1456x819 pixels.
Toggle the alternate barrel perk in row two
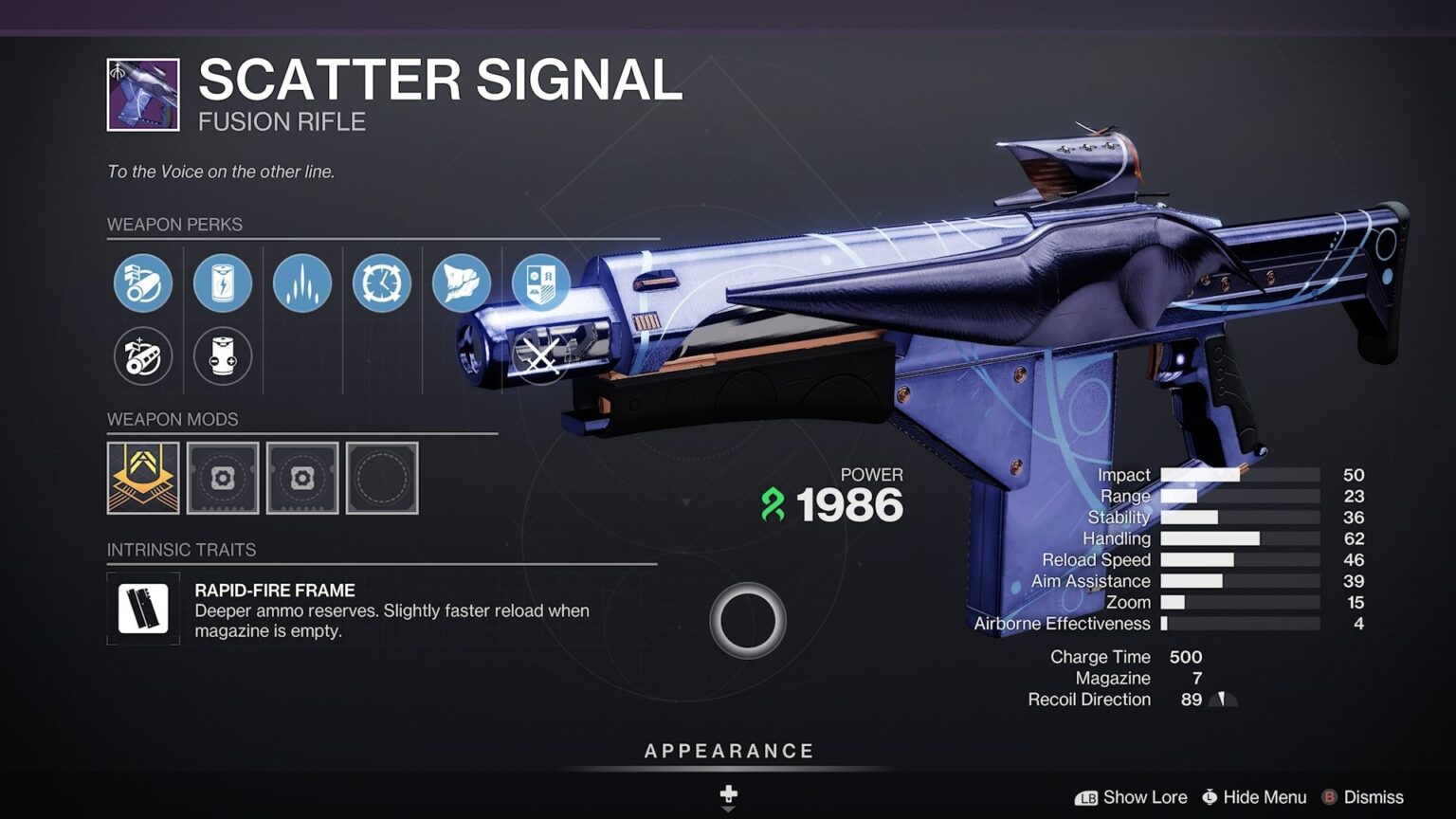(x=142, y=356)
